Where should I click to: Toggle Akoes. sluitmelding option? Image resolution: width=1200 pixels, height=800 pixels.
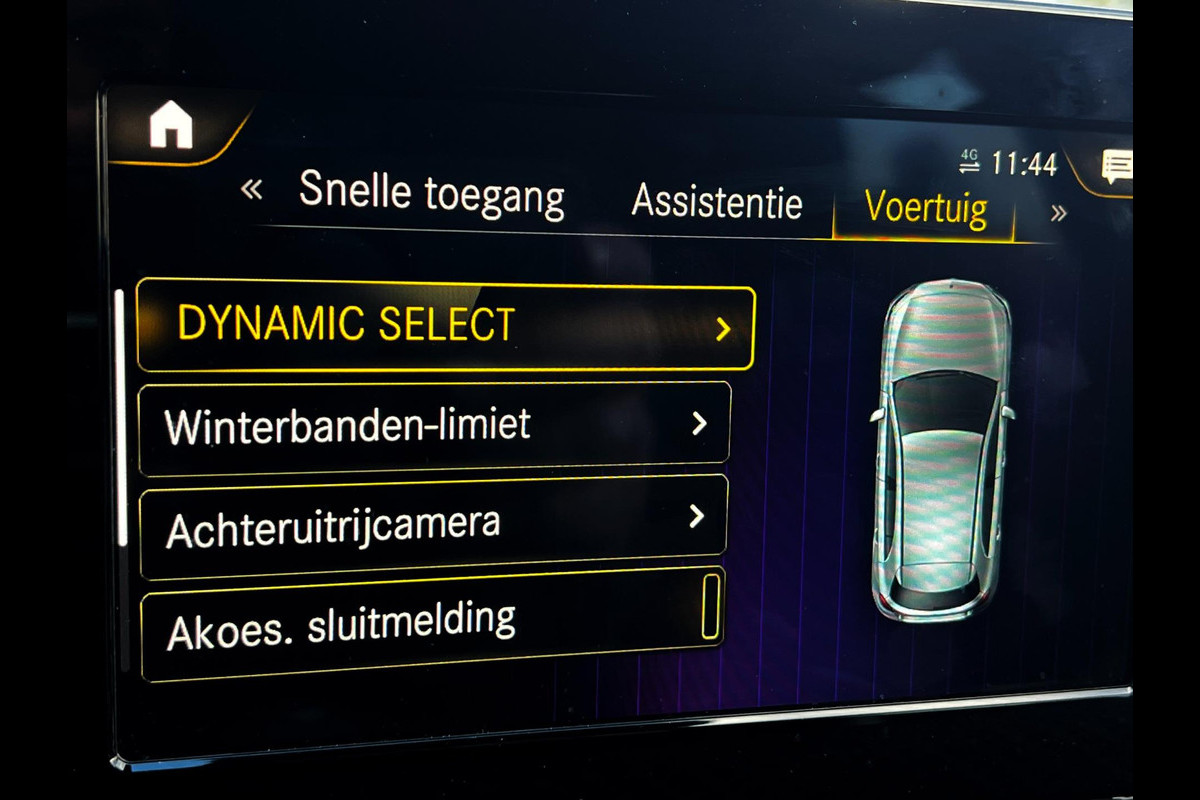(x=710, y=607)
